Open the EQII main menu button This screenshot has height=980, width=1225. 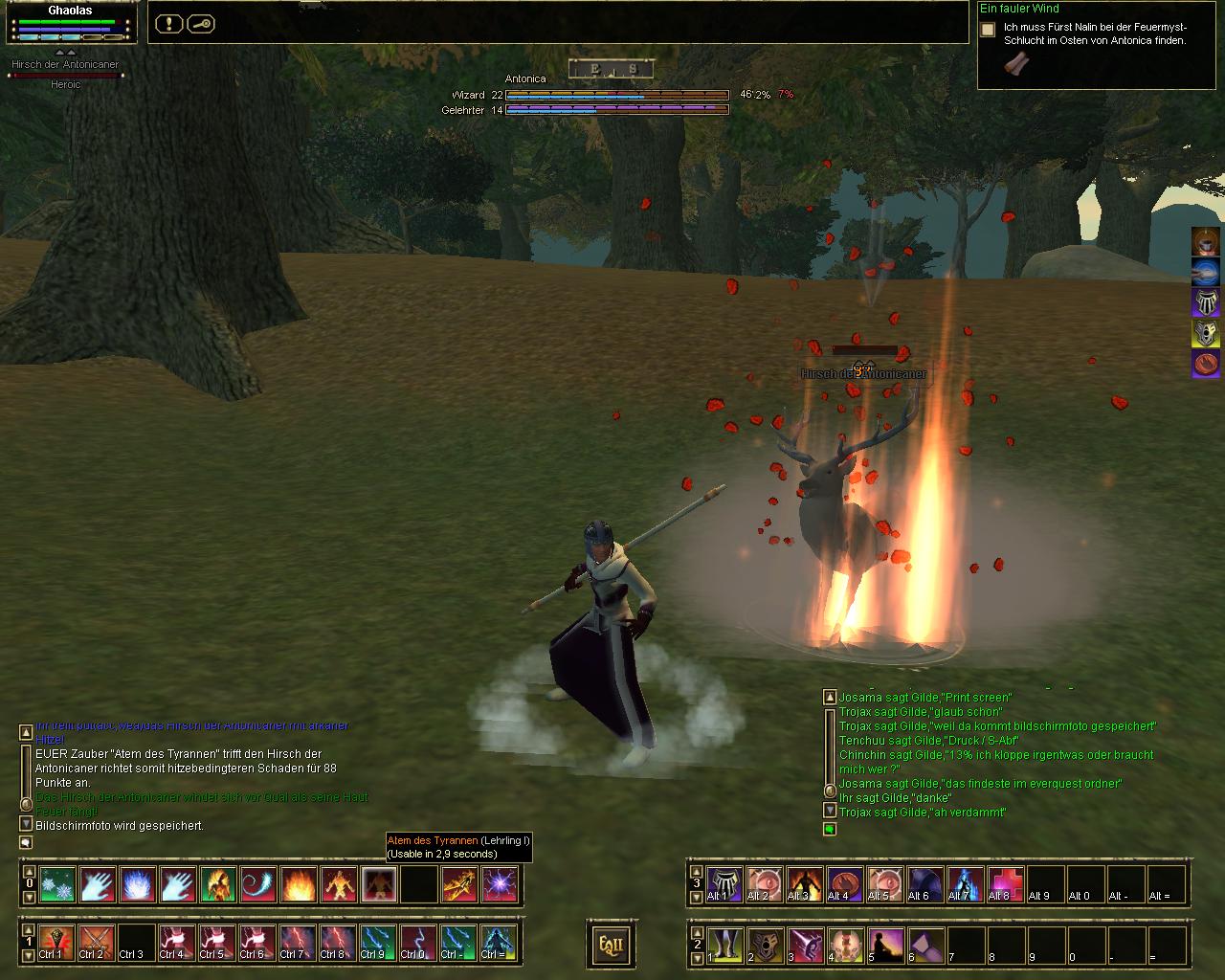(611, 945)
